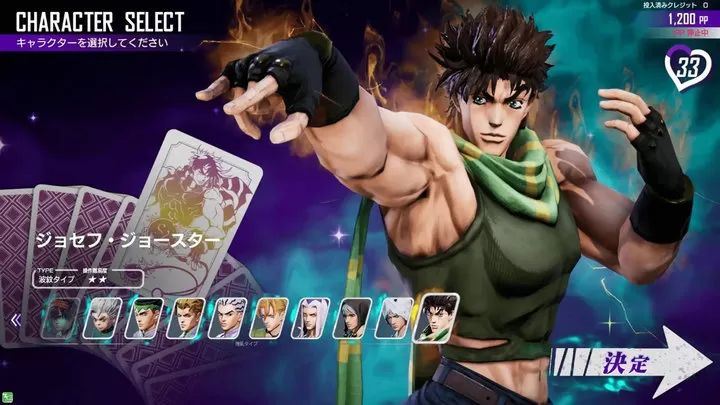Choose the red-haired character portrait

click(61, 320)
